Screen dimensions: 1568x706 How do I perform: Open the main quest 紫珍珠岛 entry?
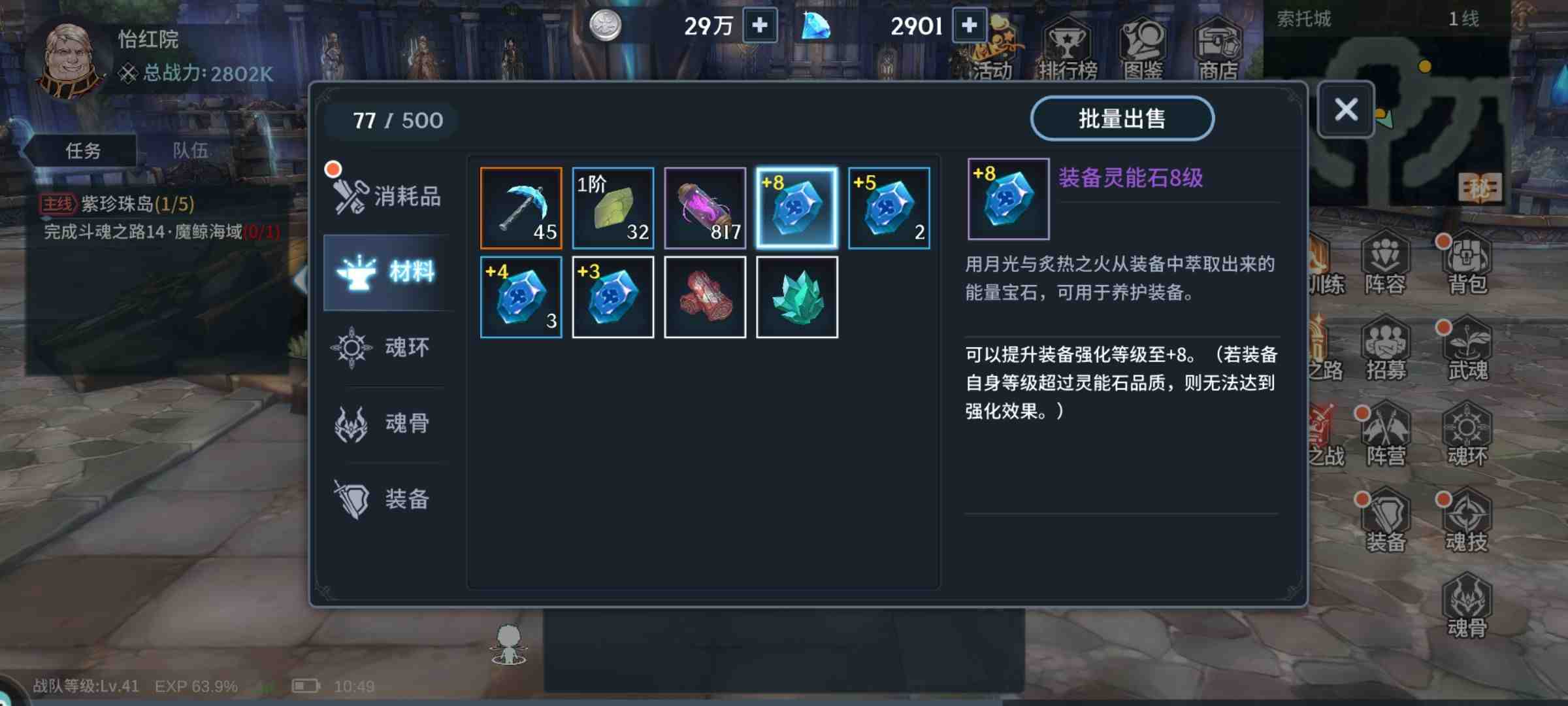coord(122,205)
